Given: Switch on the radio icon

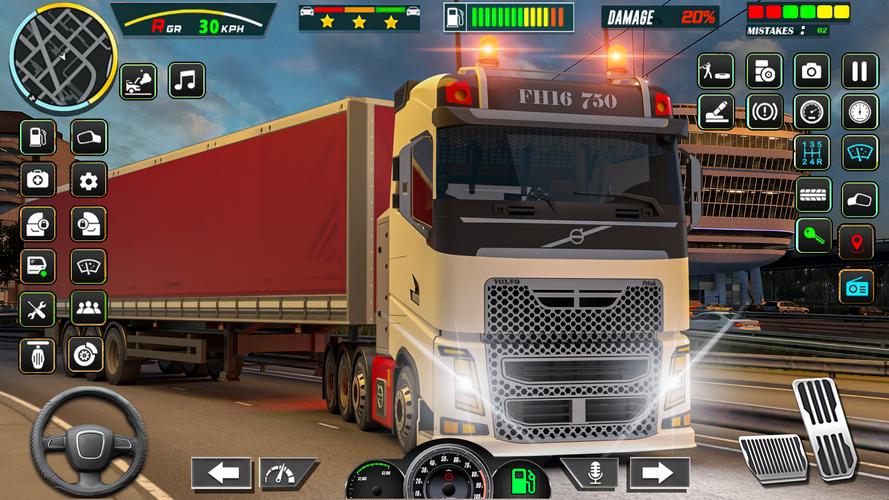Looking at the screenshot, I should point(858,286).
